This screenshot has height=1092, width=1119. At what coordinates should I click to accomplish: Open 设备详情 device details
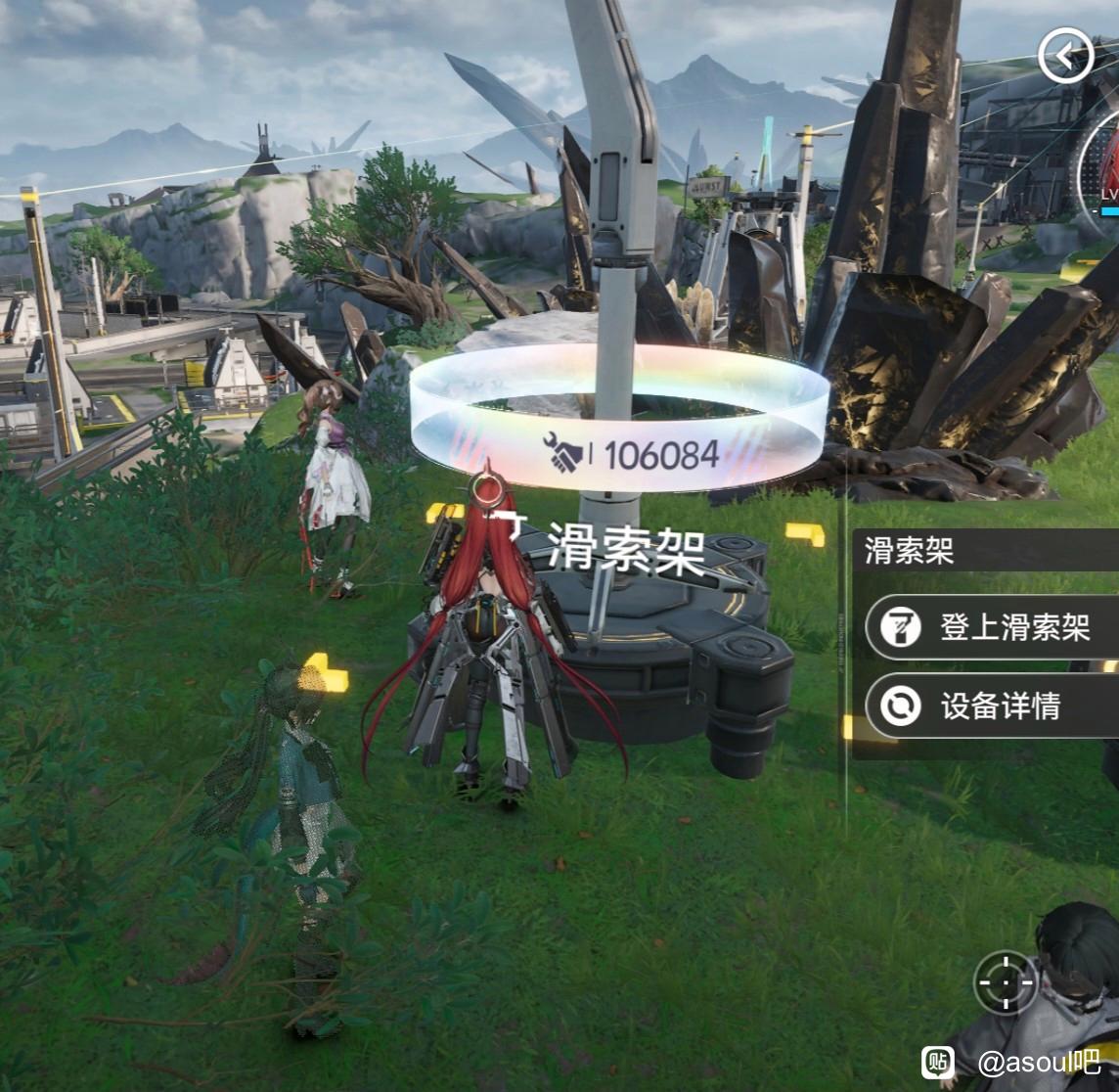992,705
